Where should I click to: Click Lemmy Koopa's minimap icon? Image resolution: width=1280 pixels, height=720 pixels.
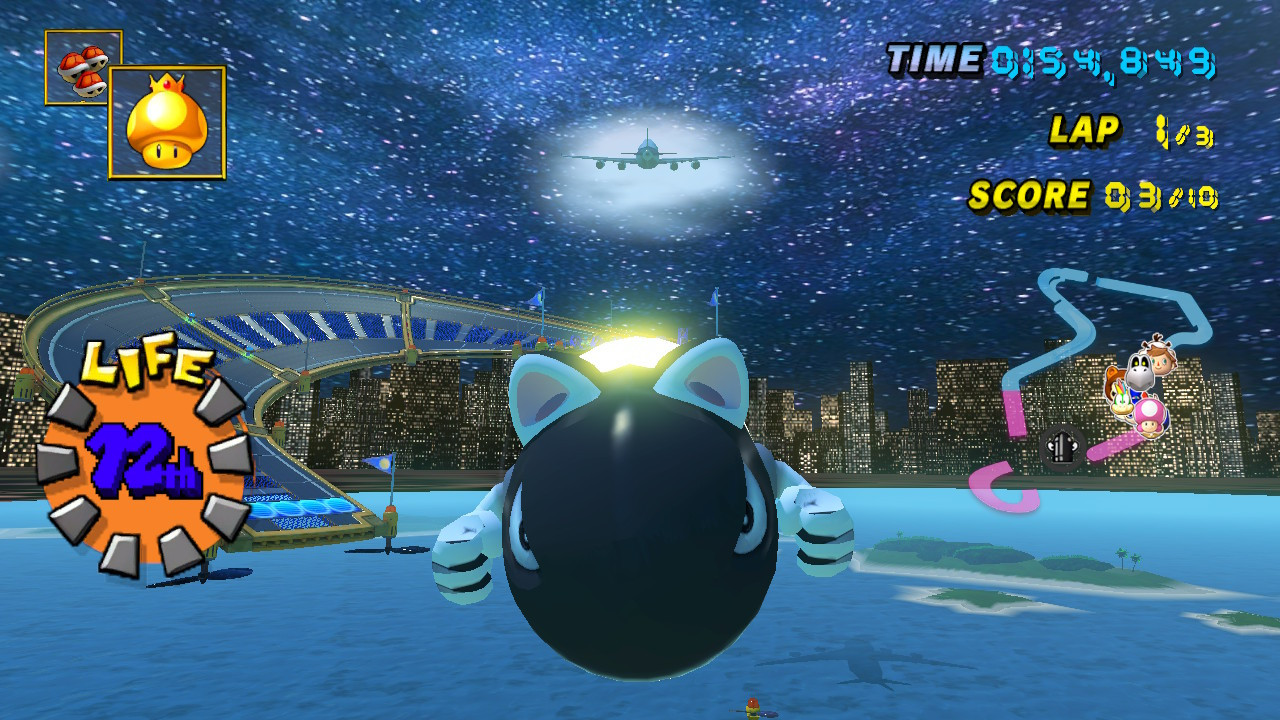(1121, 401)
